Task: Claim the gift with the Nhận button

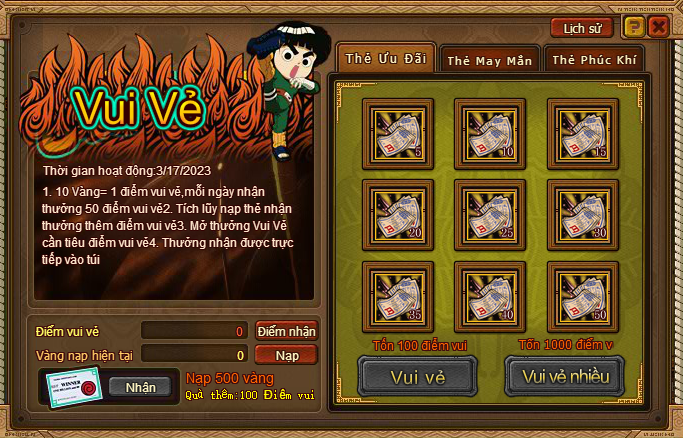Action: 140,387
